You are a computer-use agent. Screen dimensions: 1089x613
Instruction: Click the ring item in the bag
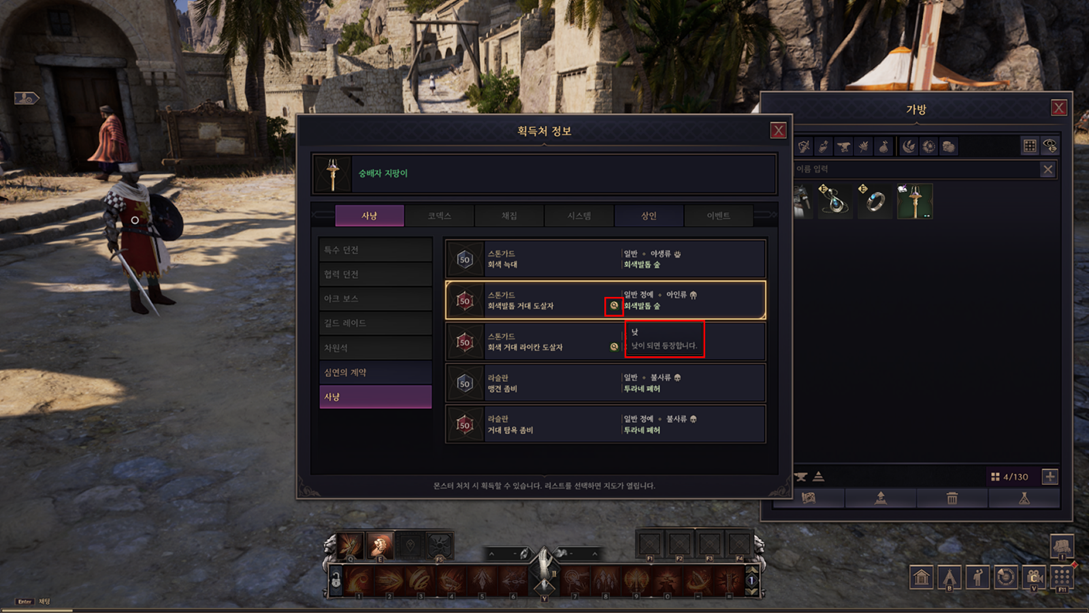(x=875, y=201)
